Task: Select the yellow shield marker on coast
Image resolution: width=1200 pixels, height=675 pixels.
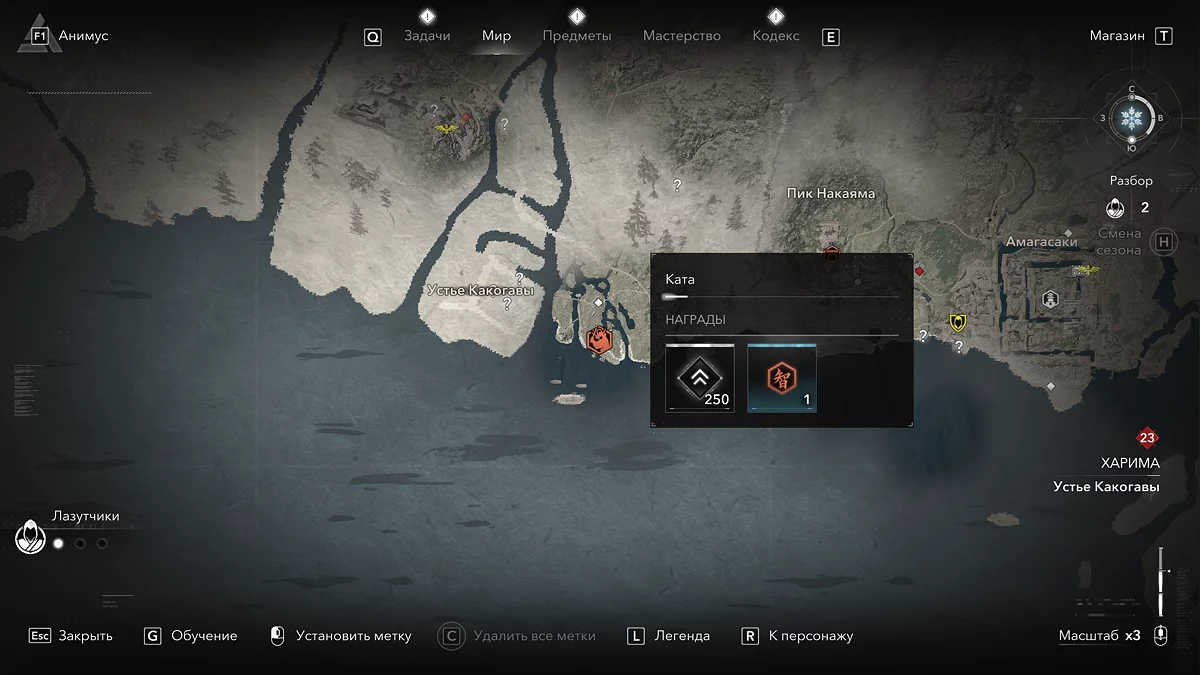Action: pyautogui.click(x=958, y=322)
